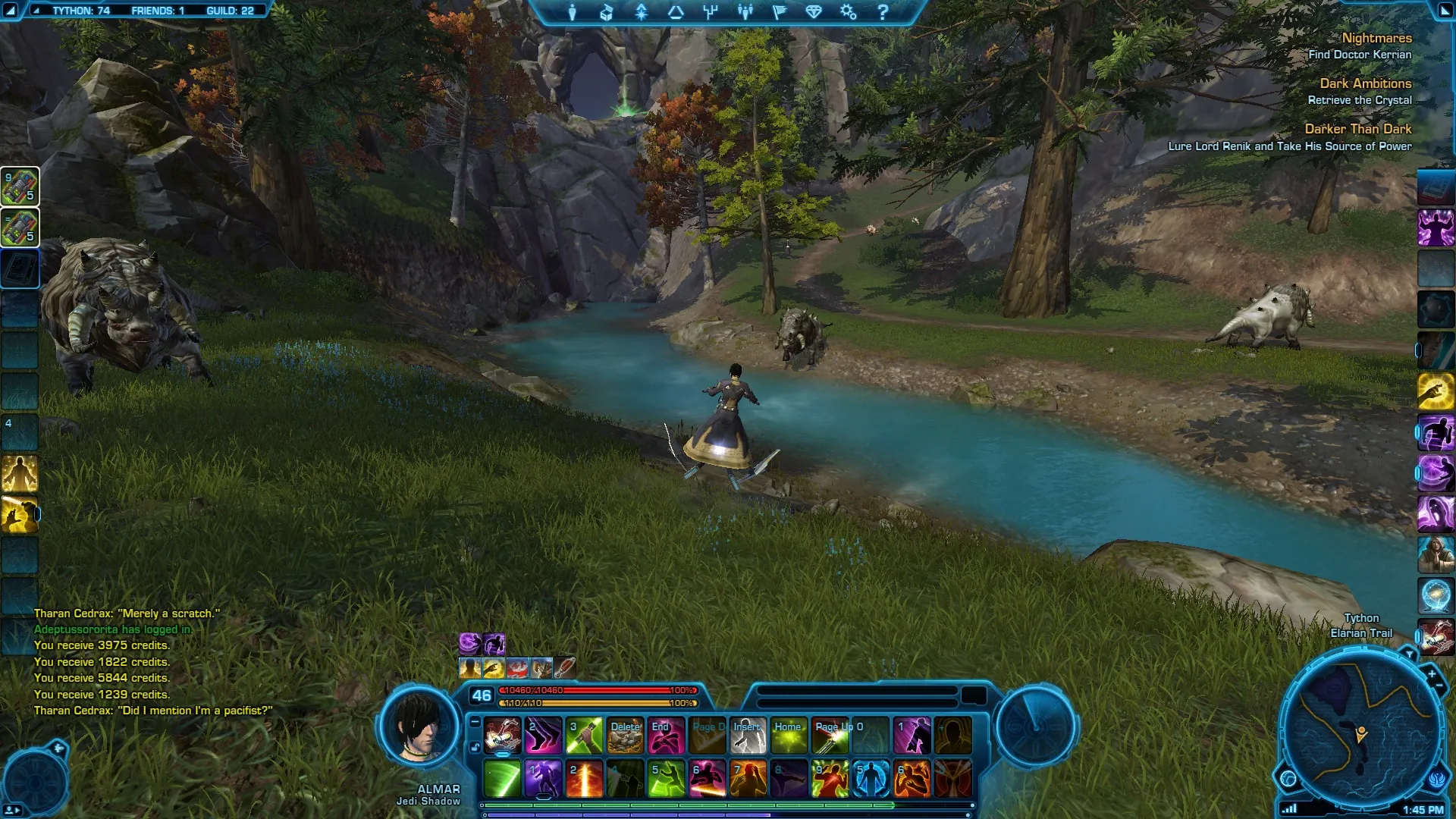Open the gear Settings menu
This screenshot has height=819, width=1456.
[848, 12]
